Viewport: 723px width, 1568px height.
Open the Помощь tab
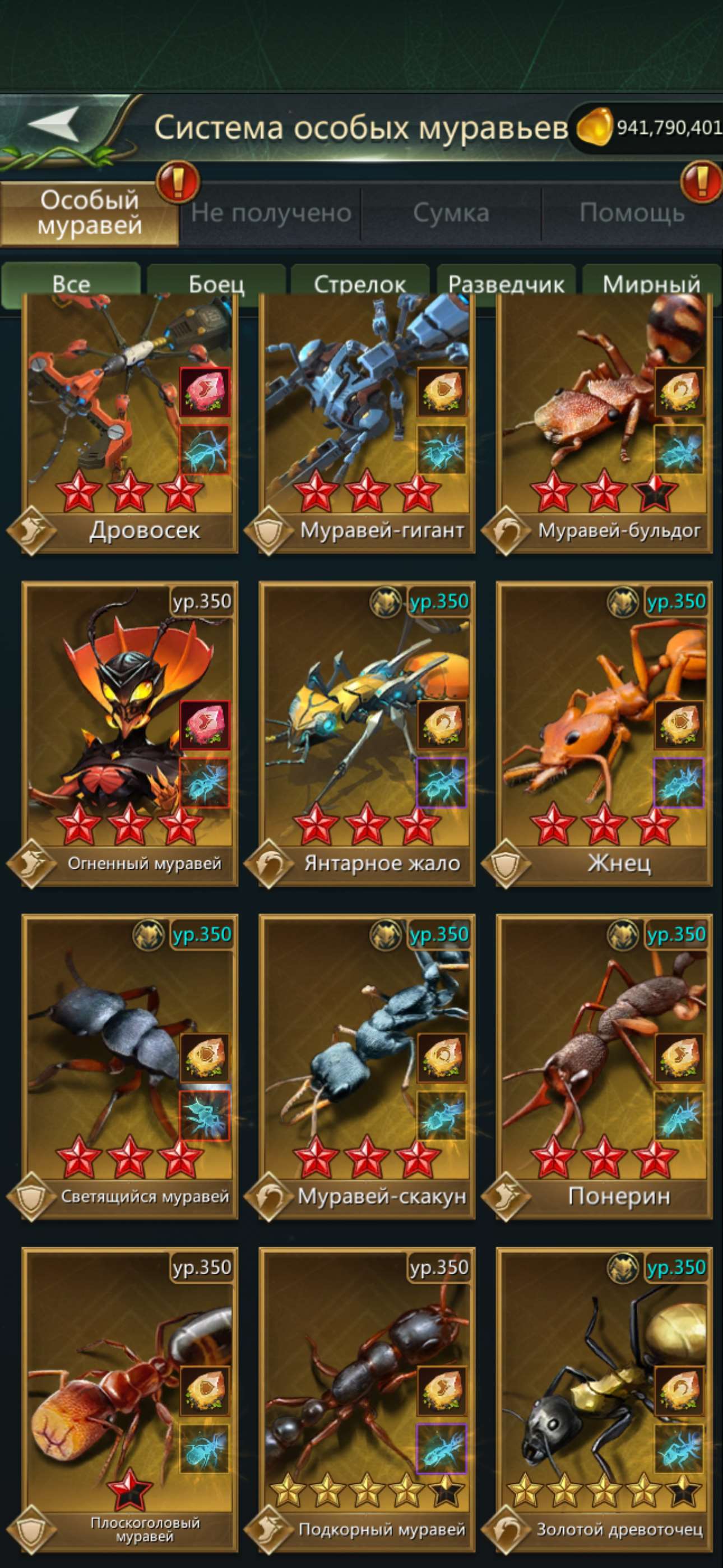coord(633,212)
